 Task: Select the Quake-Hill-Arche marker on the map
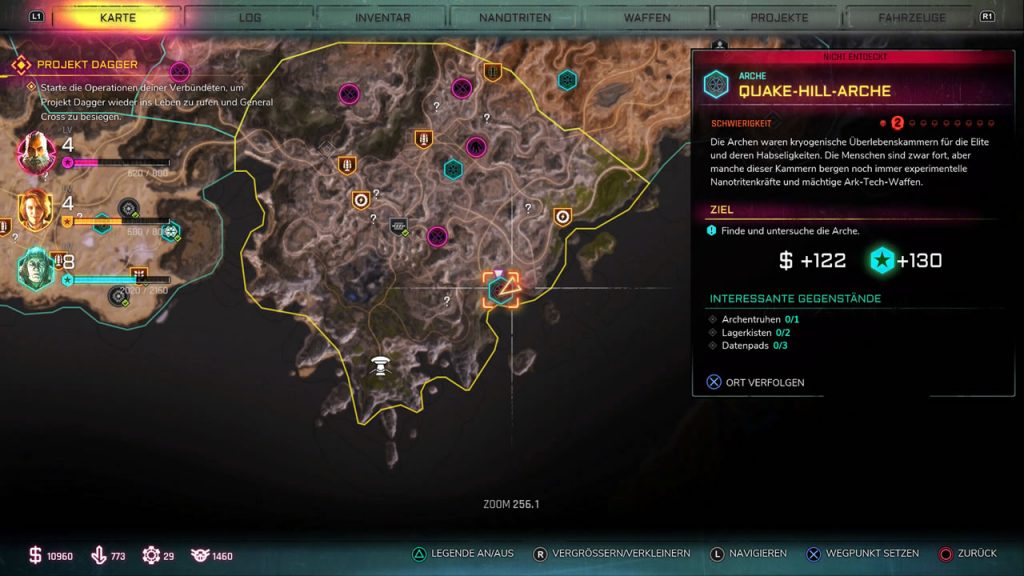point(500,290)
